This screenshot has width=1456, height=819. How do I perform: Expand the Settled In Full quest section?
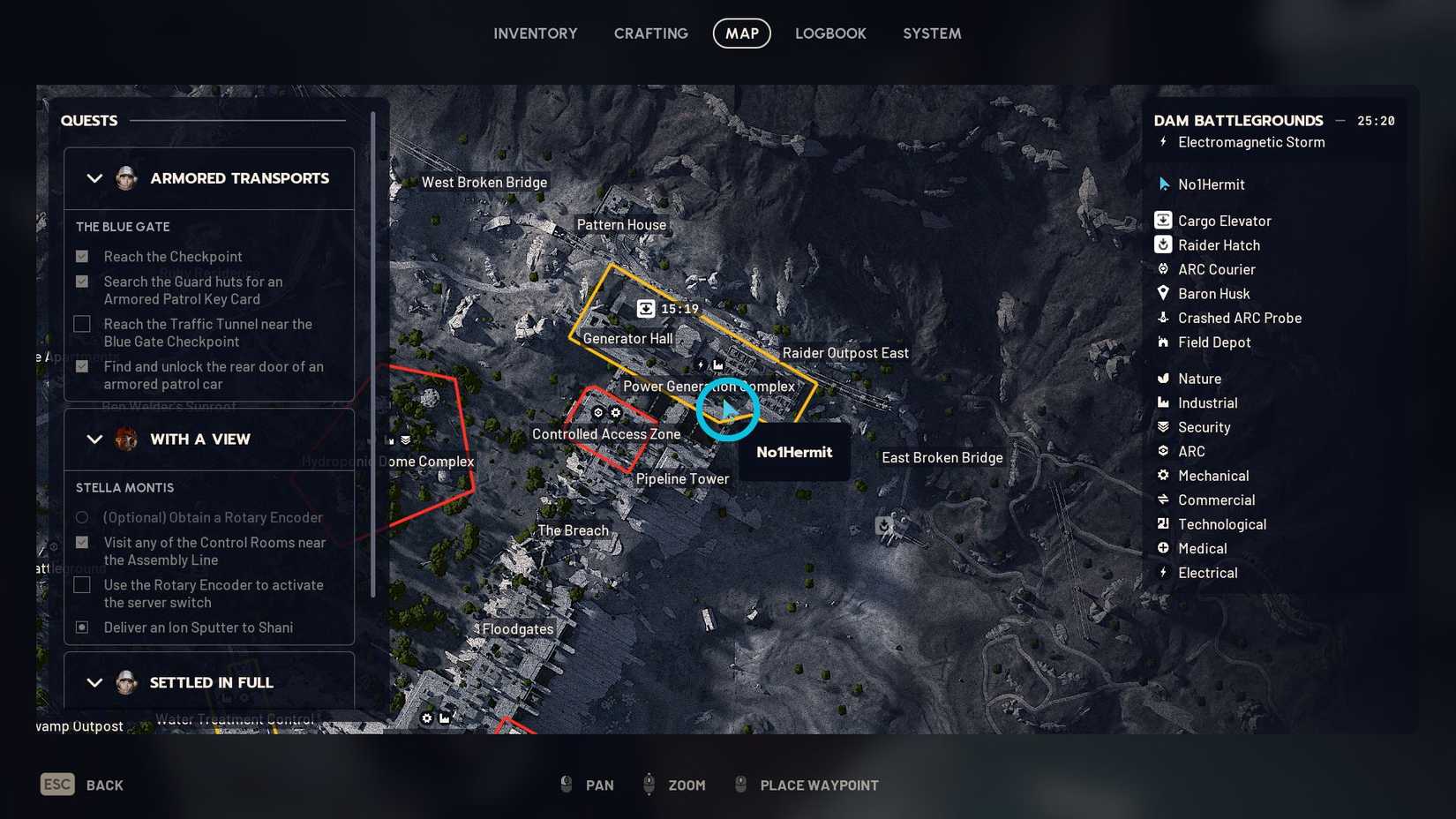pyautogui.click(x=95, y=682)
